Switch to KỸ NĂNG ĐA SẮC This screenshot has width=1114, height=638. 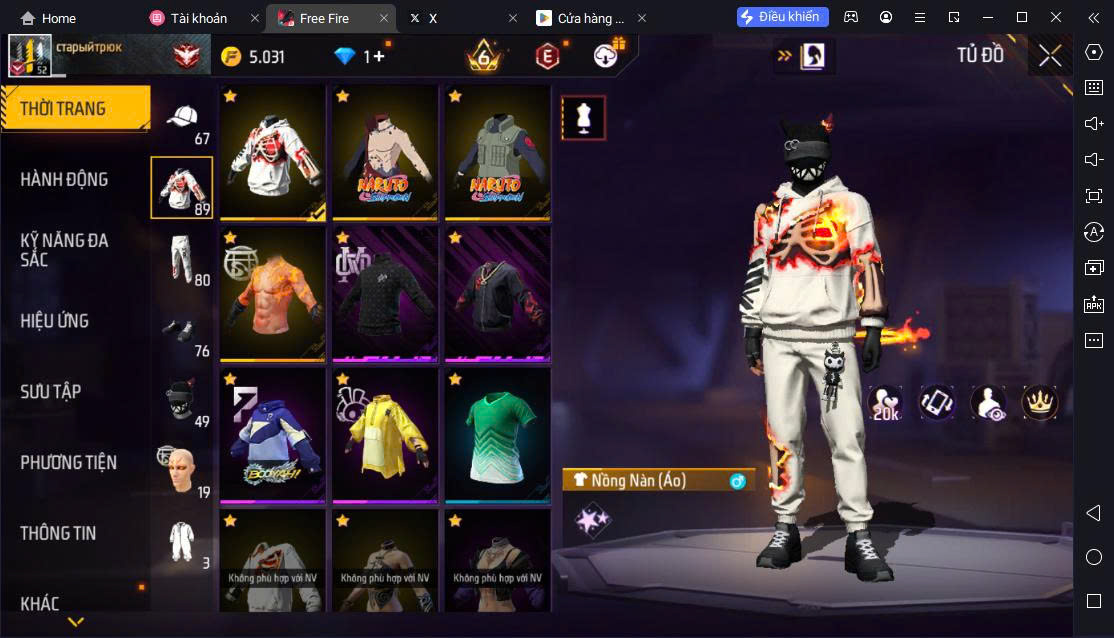64,249
